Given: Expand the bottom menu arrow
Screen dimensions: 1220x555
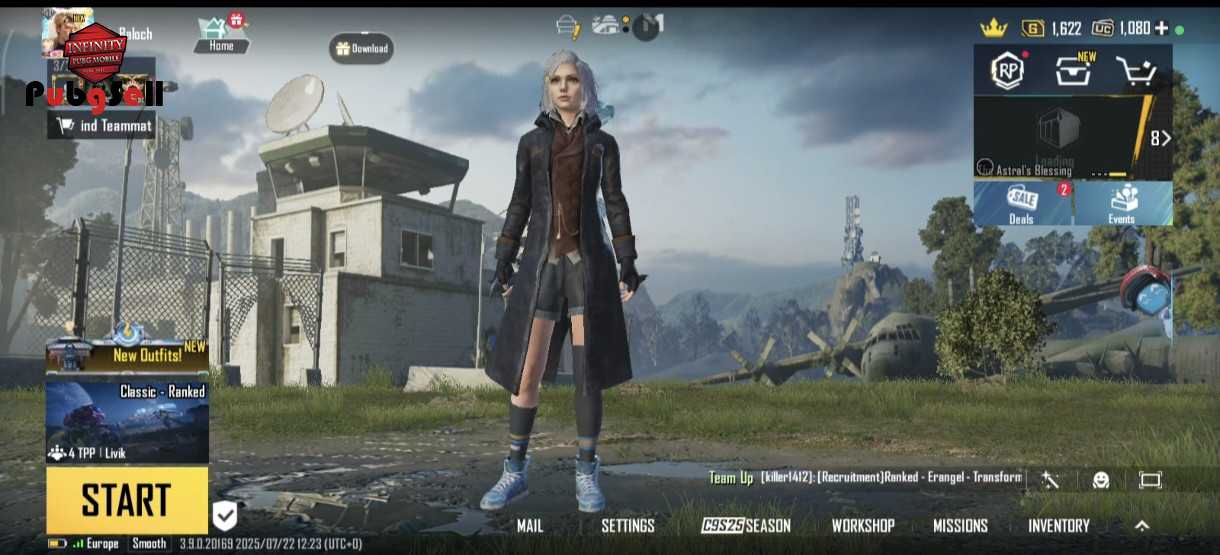Looking at the screenshot, I should (1142, 526).
